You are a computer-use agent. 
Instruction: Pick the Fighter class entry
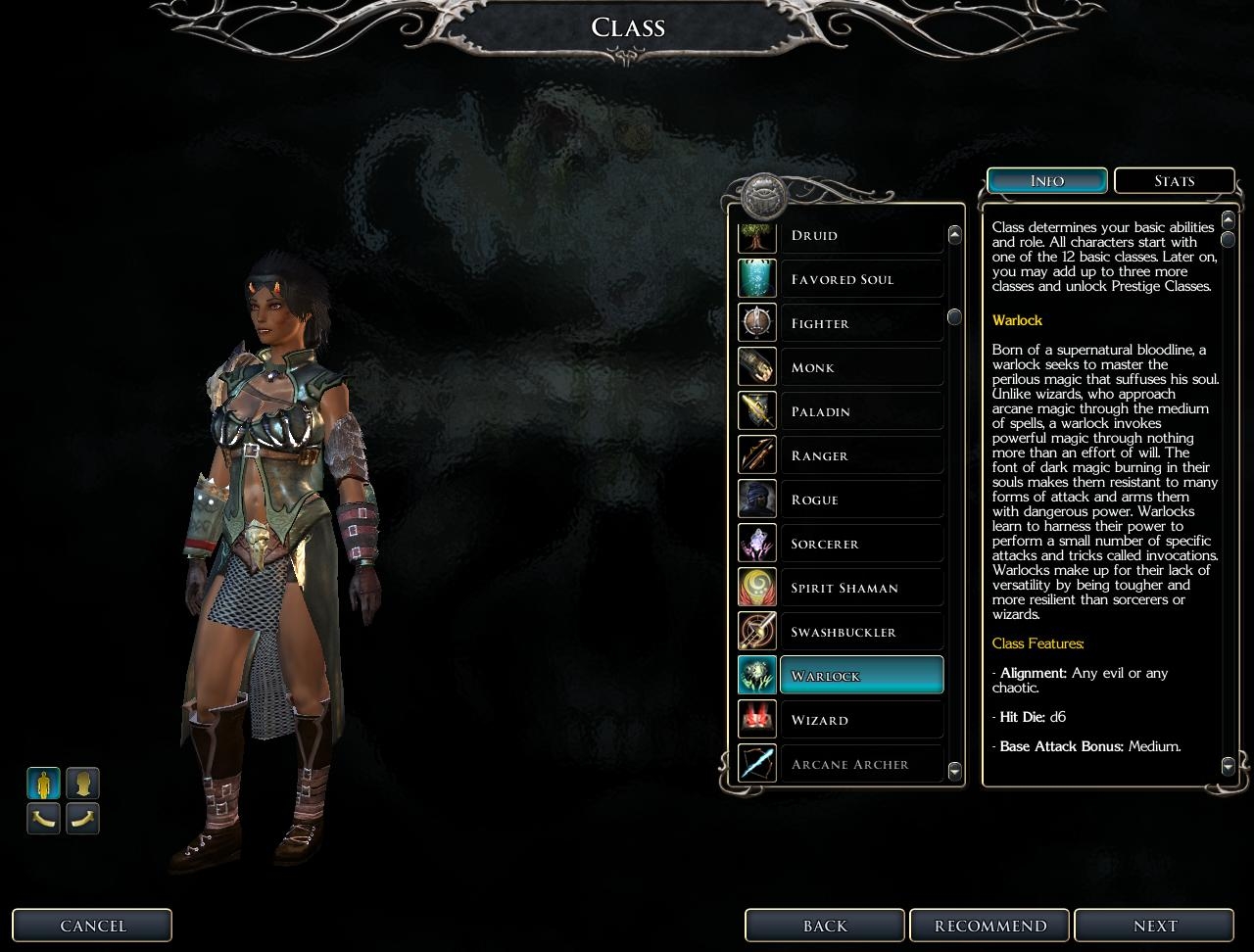[x=860, y=324]
